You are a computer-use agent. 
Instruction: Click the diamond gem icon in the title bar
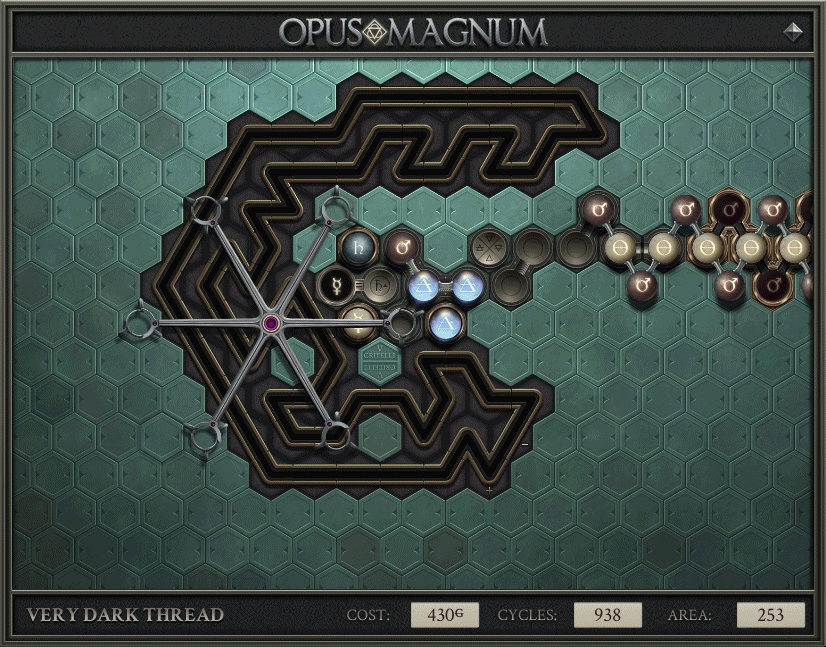point(794,31)
